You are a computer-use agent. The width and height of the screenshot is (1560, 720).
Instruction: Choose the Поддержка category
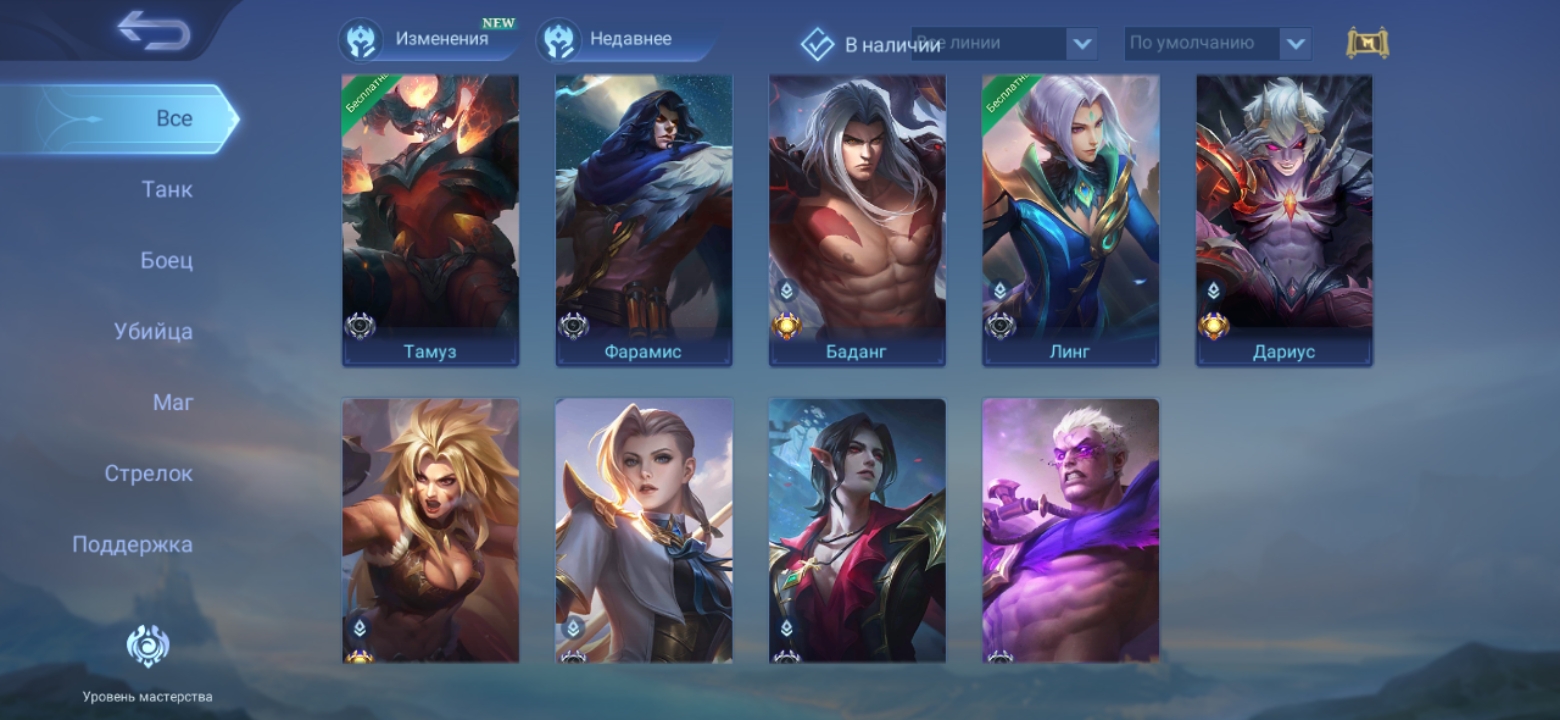pyautogui.click(x=132, y=544)
